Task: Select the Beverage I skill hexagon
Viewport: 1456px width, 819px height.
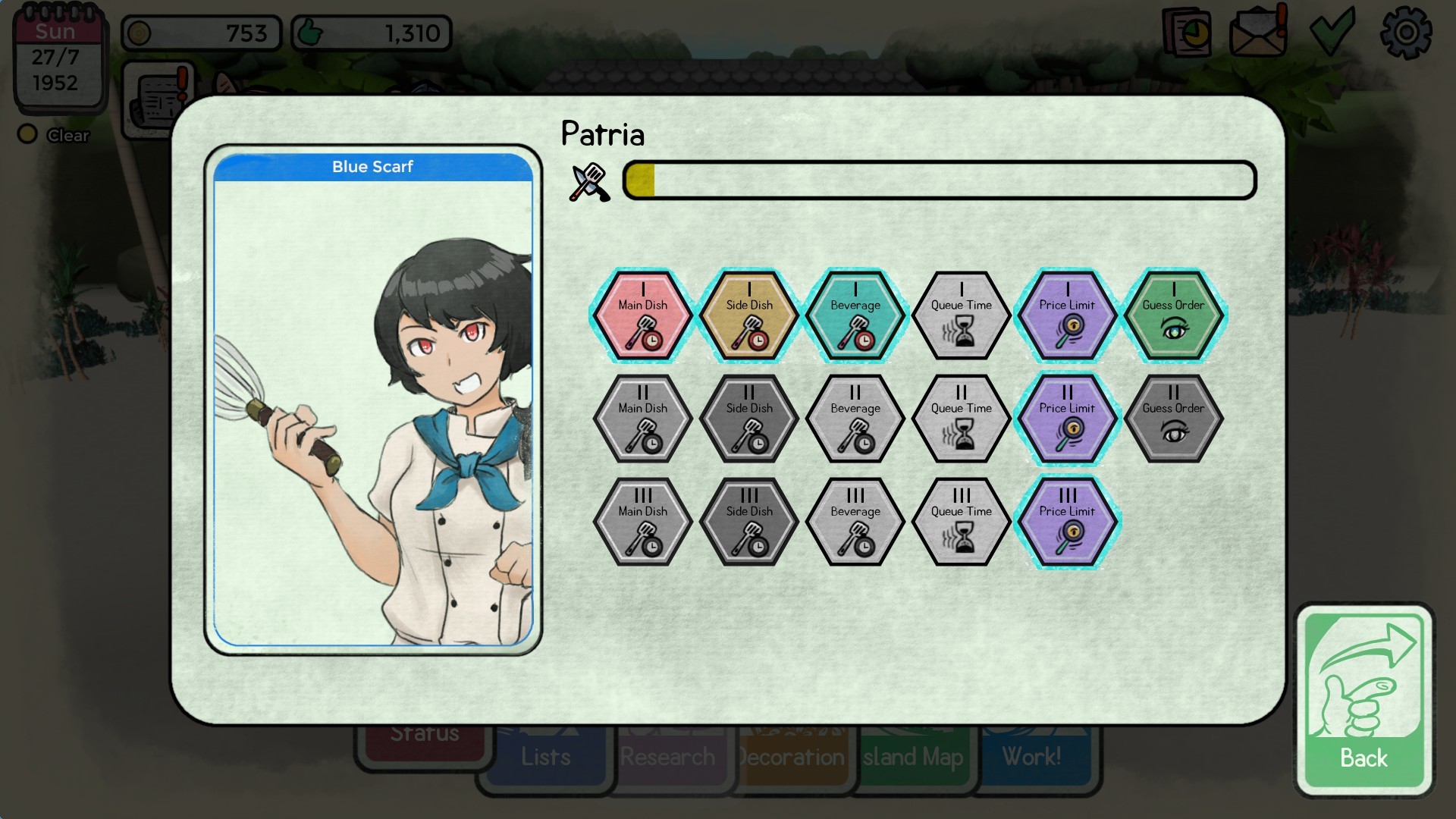Action: coord(855,314)
